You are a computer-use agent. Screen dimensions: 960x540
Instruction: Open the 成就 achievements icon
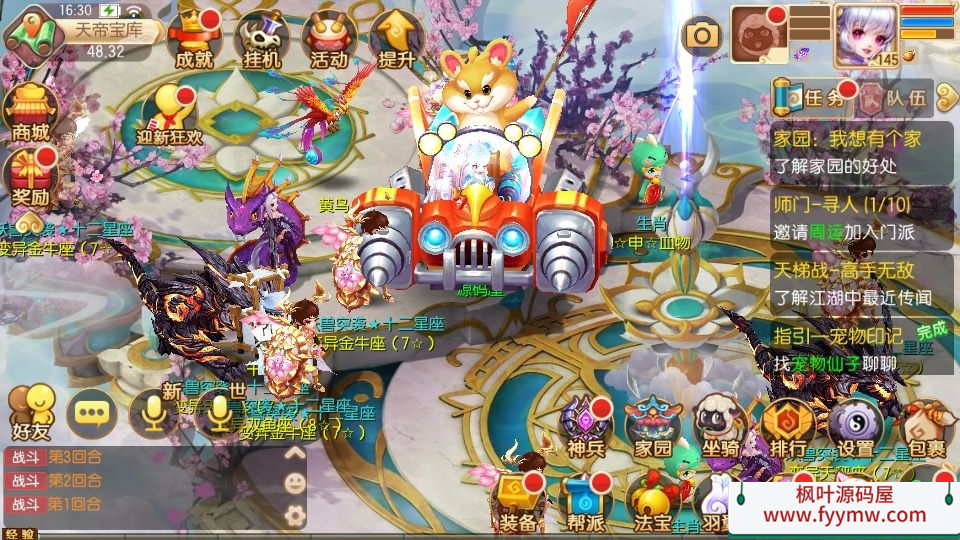[x=193, y=38]
